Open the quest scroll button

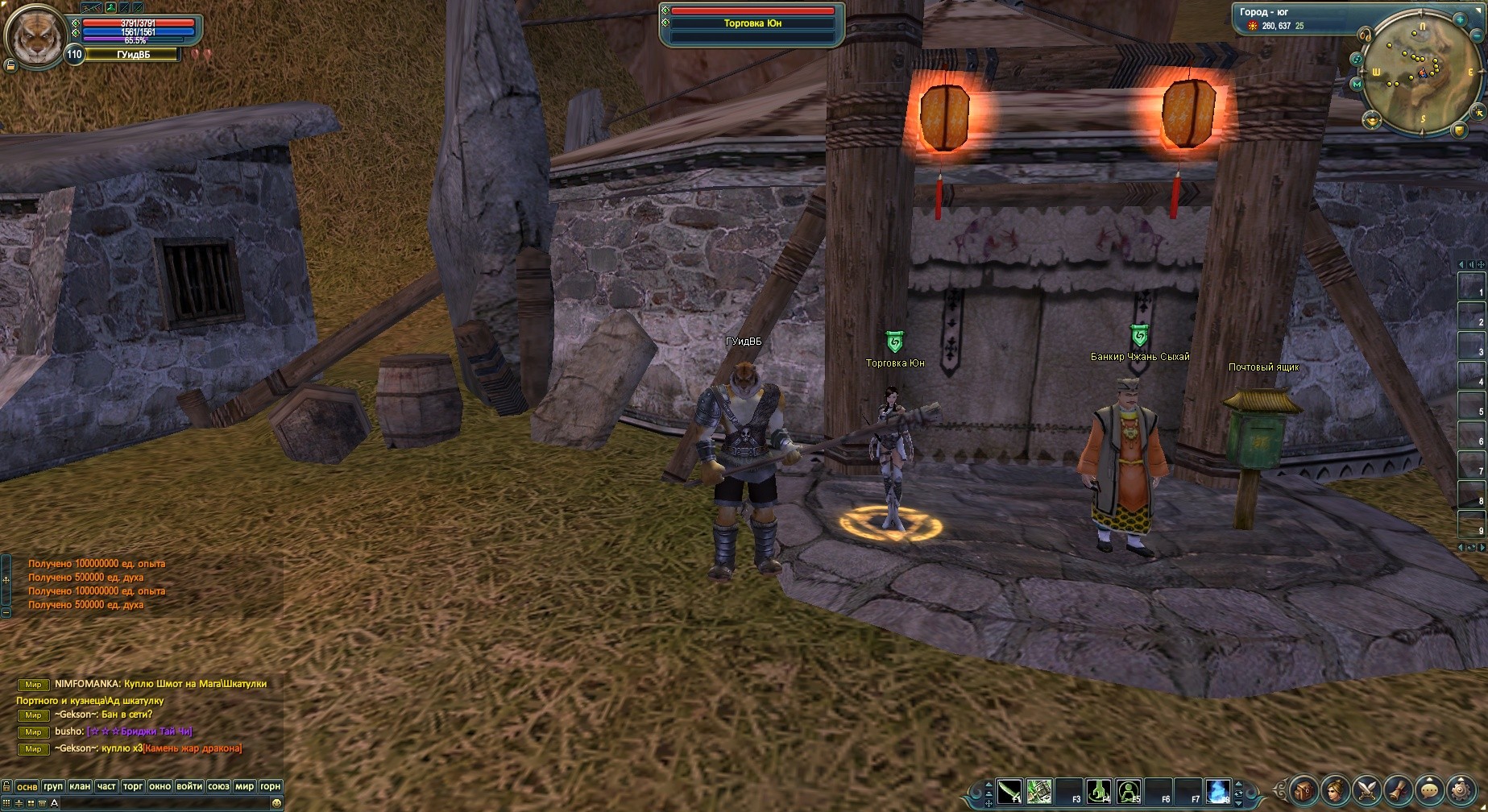(x=1399, y=789)
